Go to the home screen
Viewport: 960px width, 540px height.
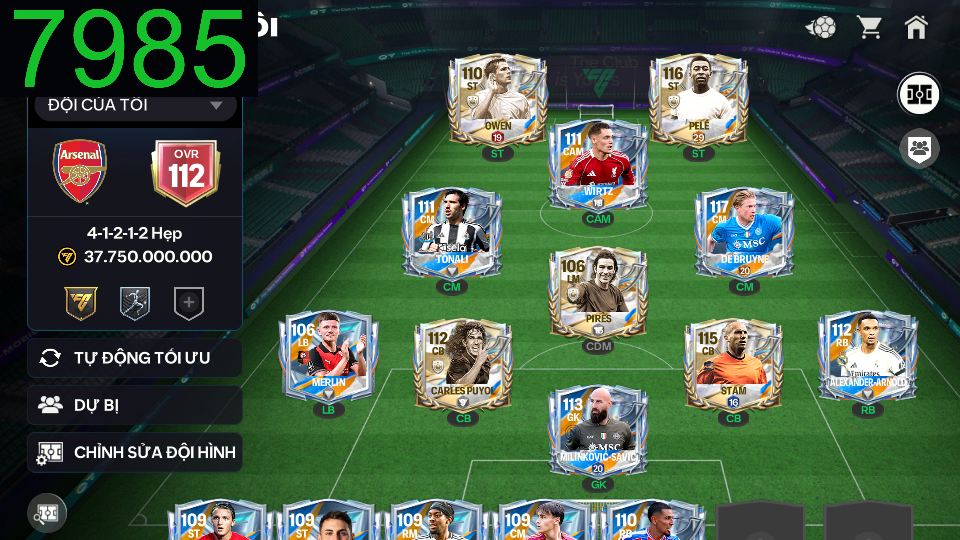click(916, 27)
